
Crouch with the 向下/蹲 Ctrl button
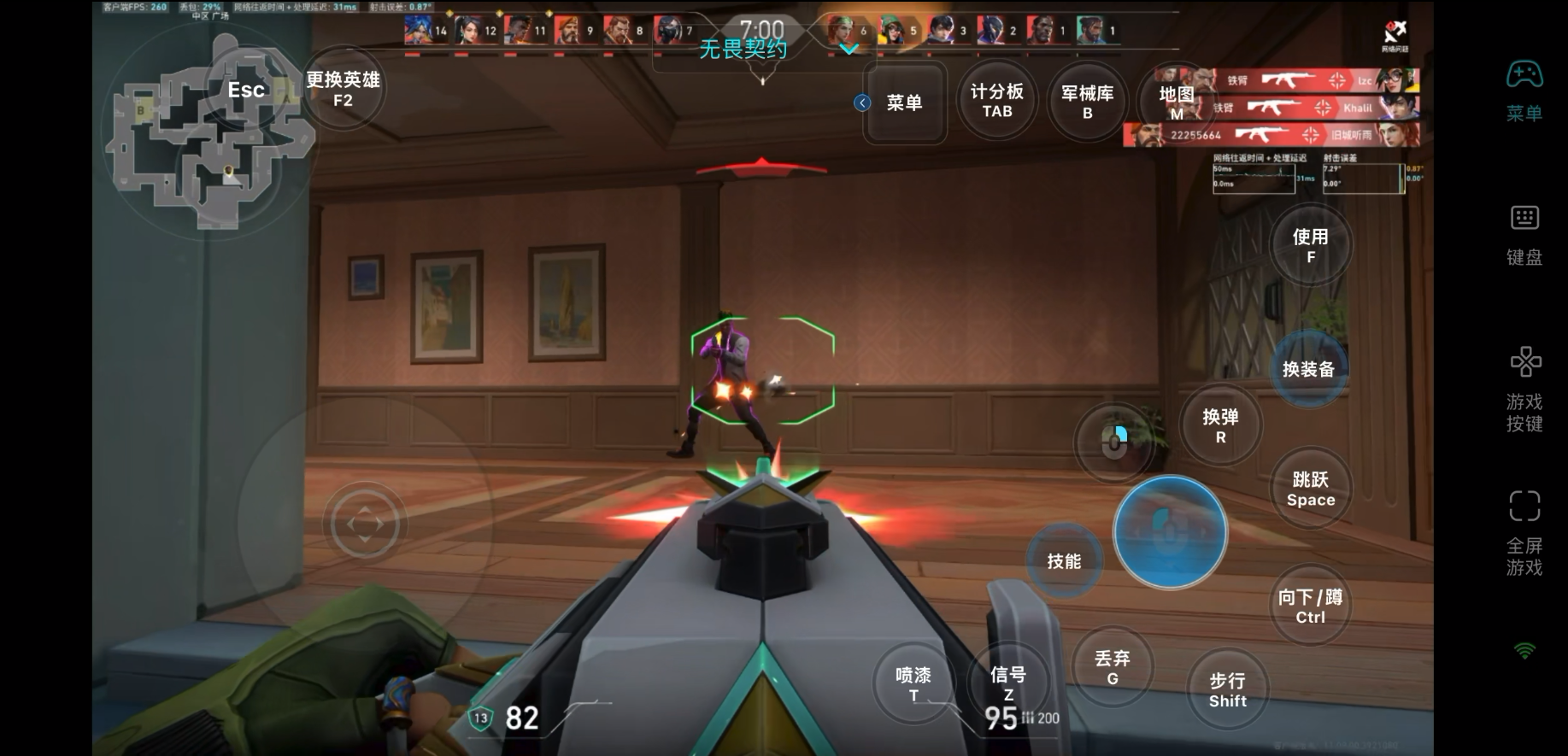point(1310,606)
